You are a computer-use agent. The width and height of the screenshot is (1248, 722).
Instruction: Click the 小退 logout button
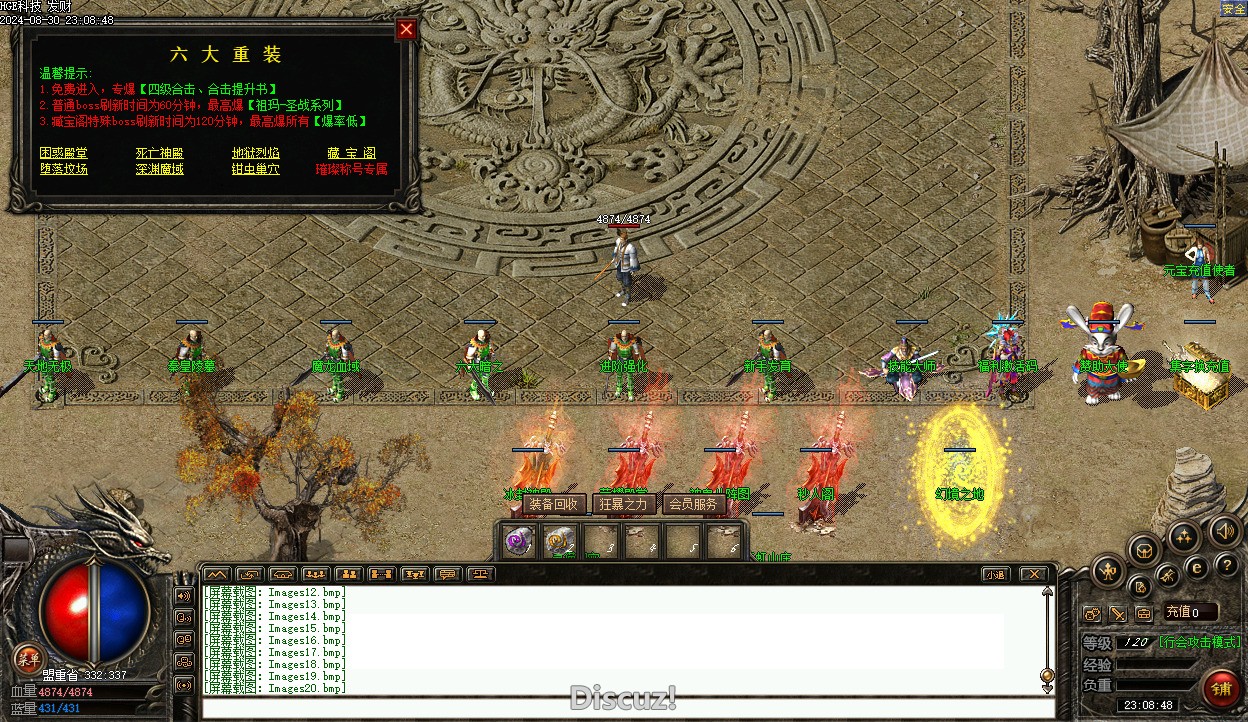click(994, 574)
